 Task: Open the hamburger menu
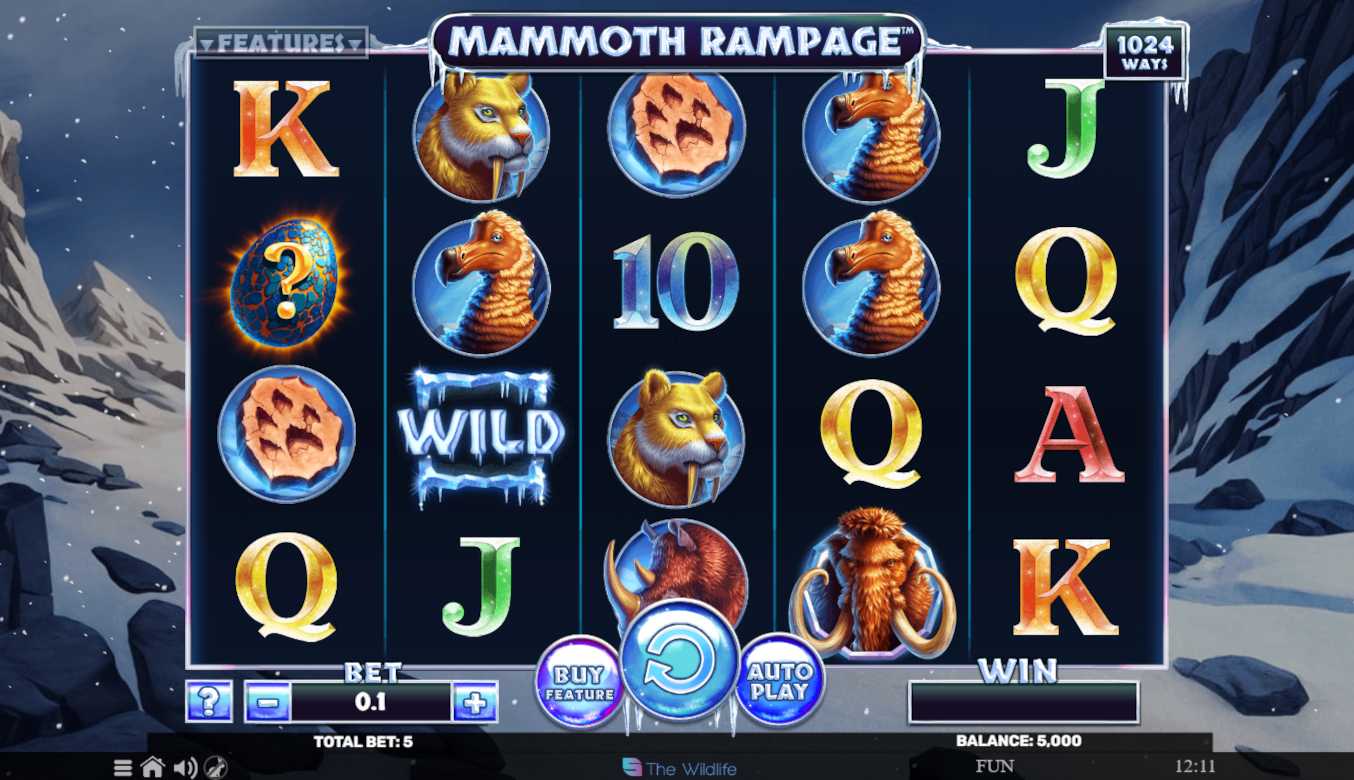pos(123,768)
